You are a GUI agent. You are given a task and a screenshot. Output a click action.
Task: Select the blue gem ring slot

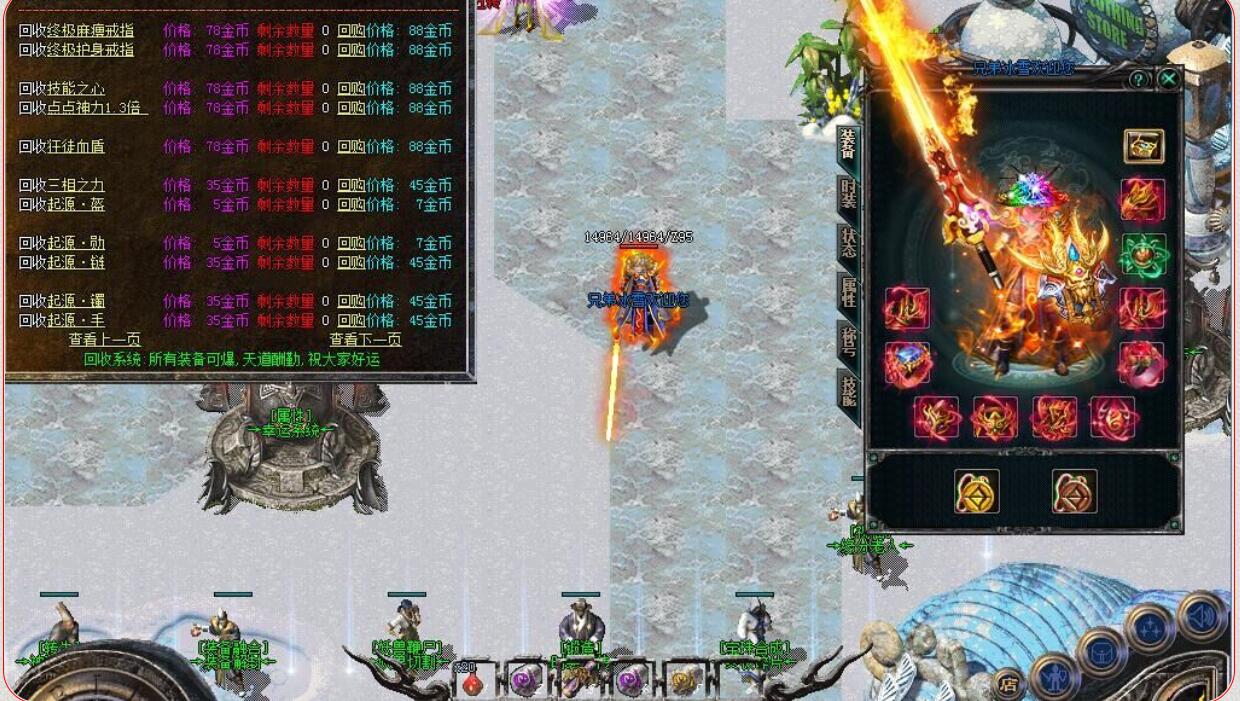click(x=907, y=364)
